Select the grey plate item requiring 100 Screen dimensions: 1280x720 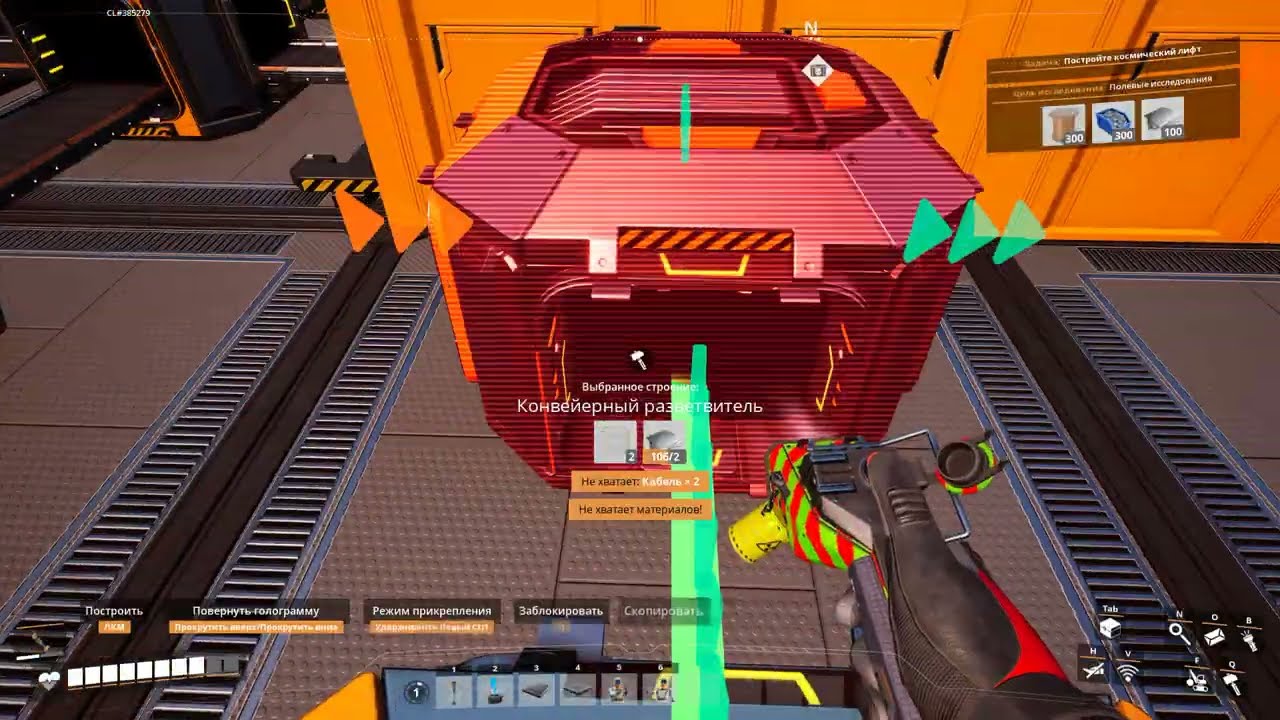click(x=1162, y=119)
